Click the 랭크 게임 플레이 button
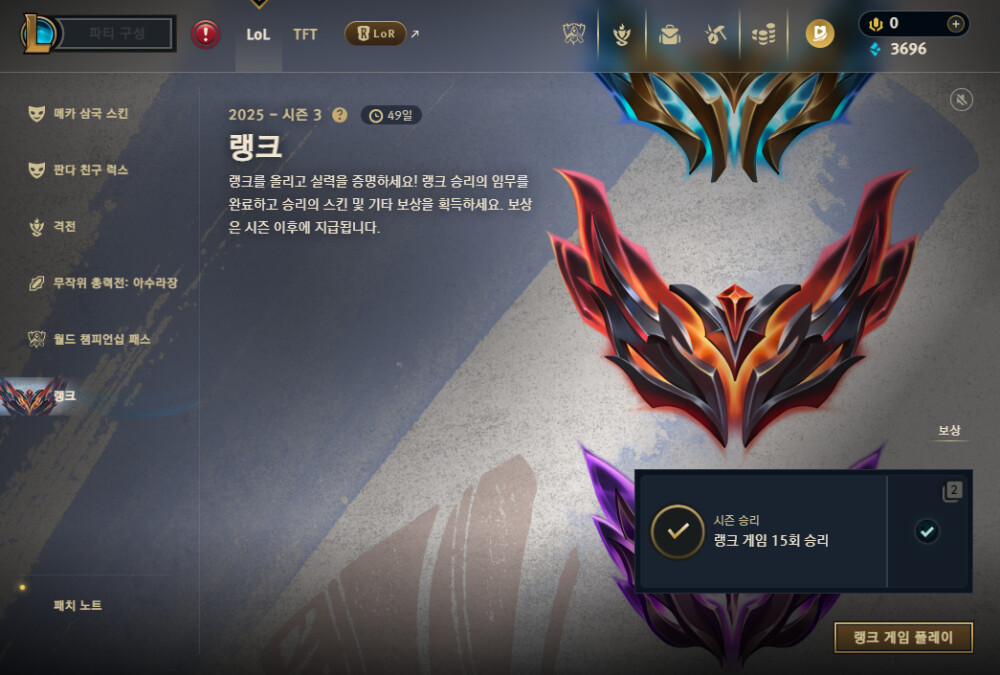 pos(903,637)
